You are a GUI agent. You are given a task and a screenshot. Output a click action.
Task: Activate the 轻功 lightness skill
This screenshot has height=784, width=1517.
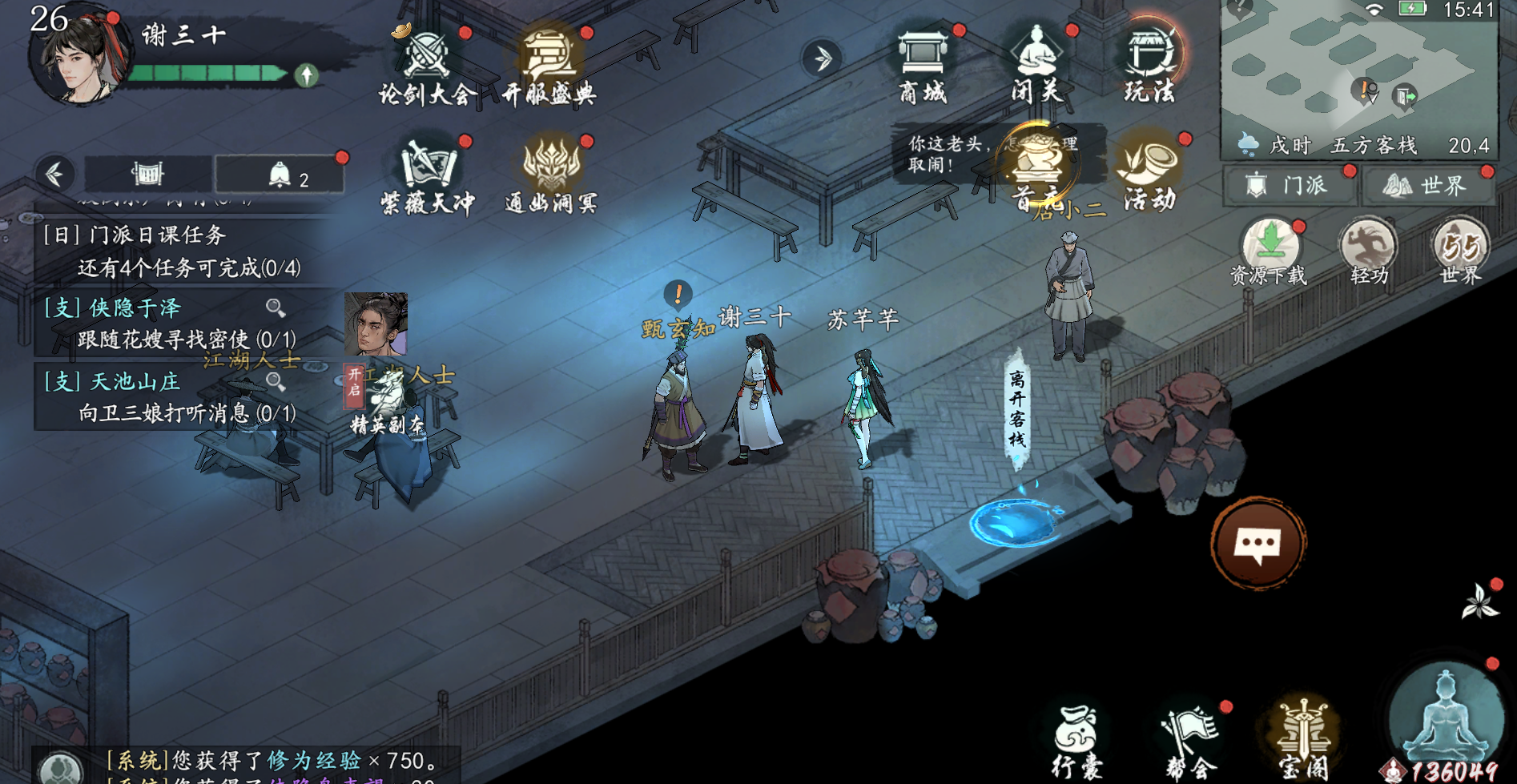[x=1368, y=251]
